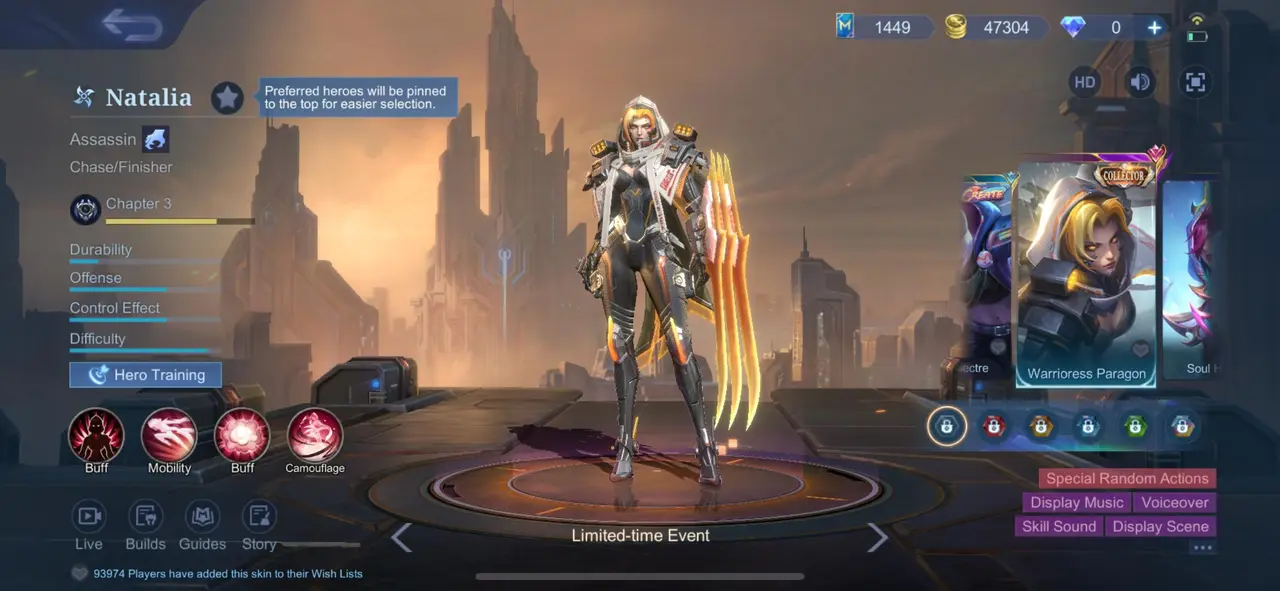Show Special Random Actions
Screen dimensions: 1280x591
click(1127, 478)
